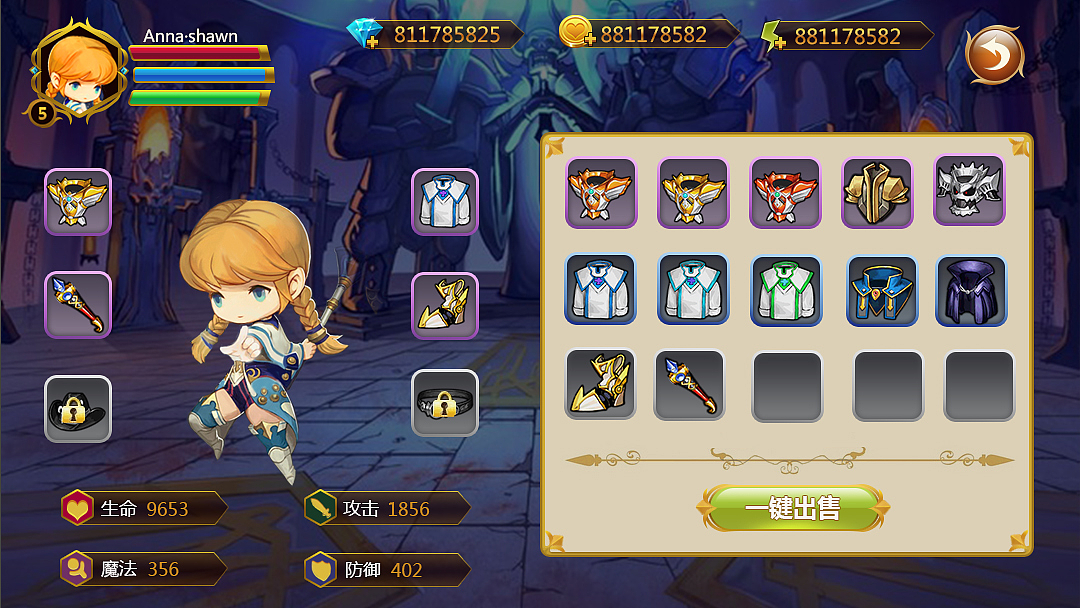Pick the dark purple hooded cloak

[970, 290]
